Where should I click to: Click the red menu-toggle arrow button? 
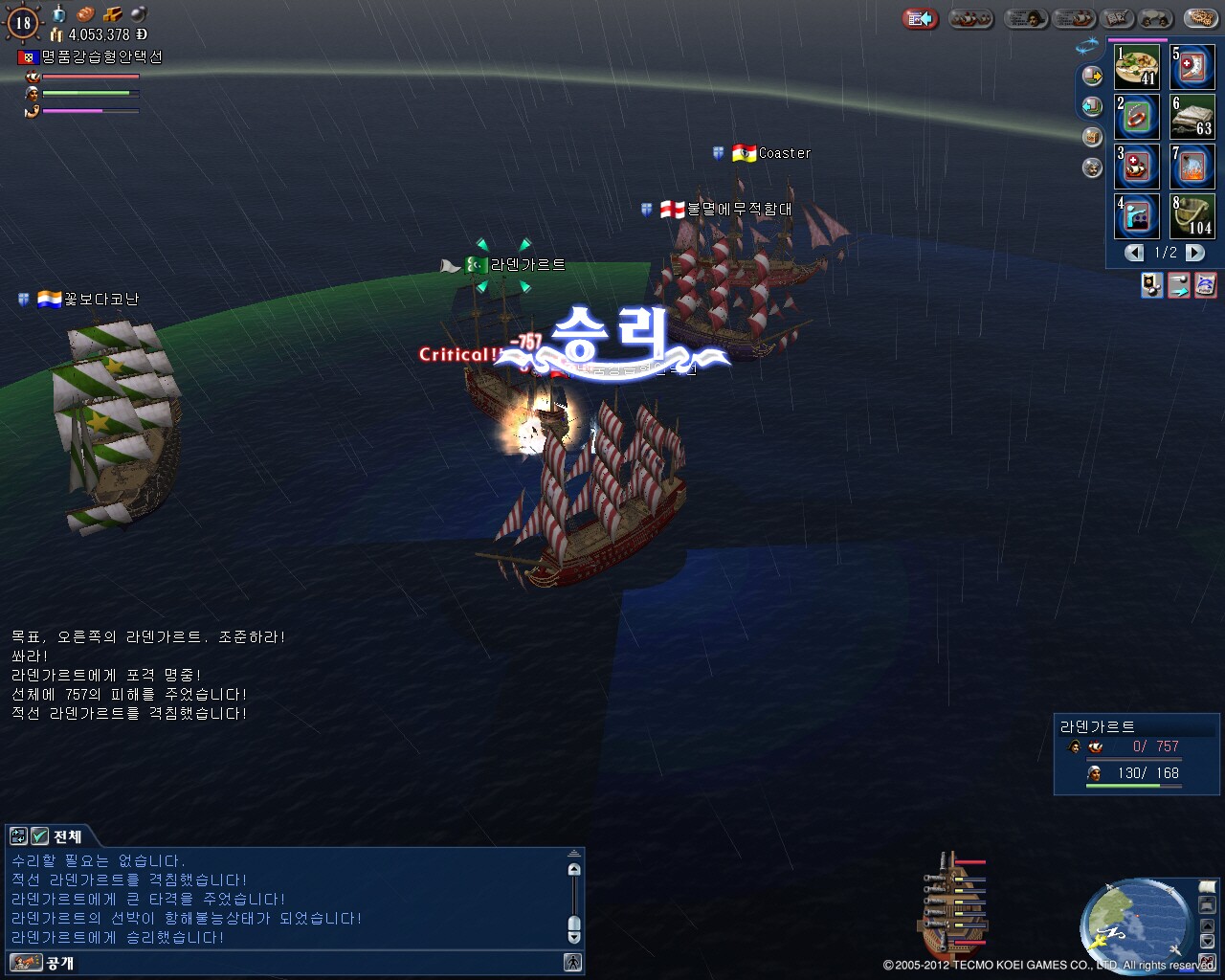pyautogui.click(x=920, y=18)
